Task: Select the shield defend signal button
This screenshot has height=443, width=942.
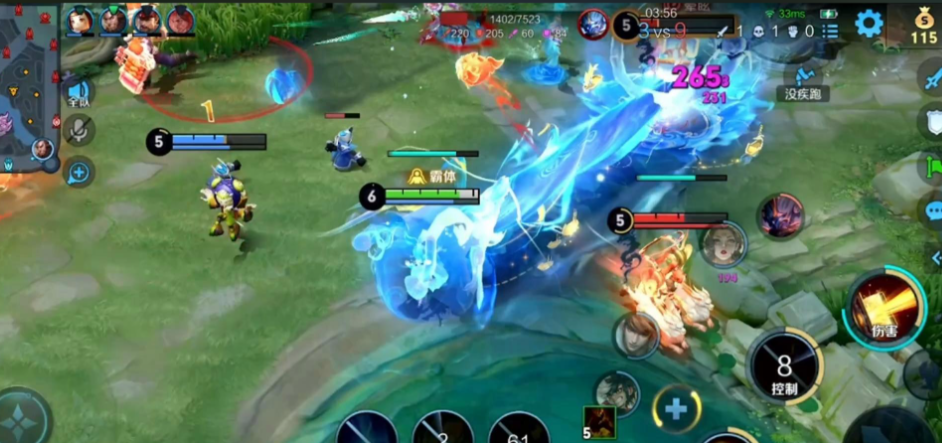Action: pyautogui.click(x=930, y=120)
